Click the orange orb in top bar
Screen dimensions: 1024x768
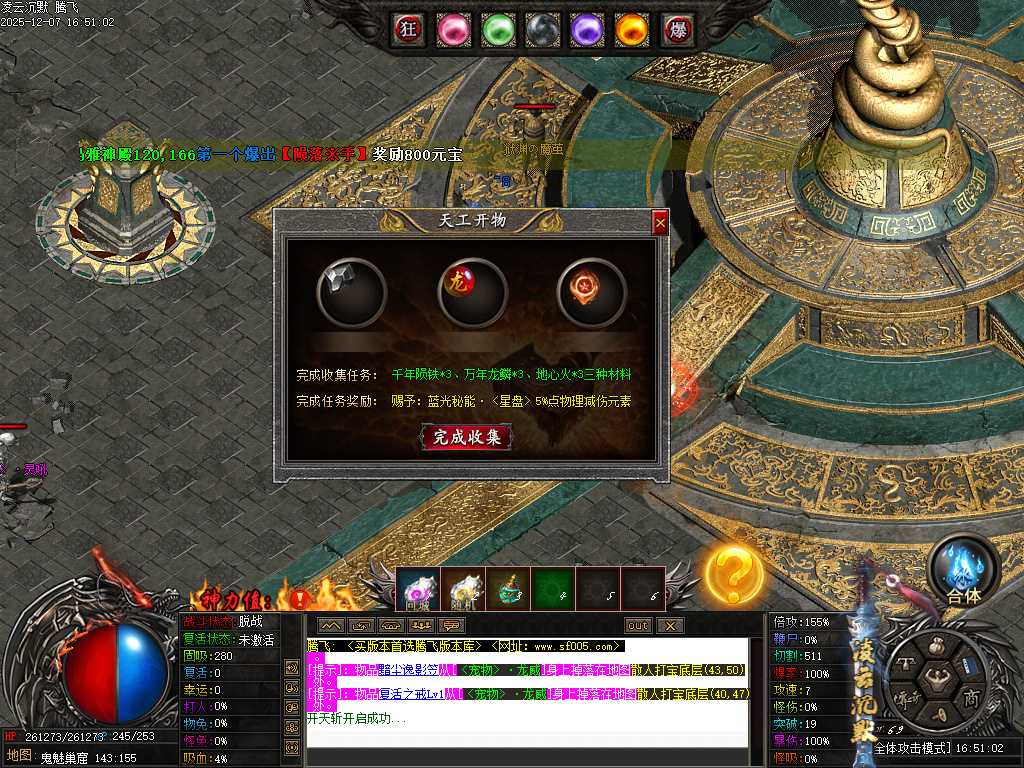tap(631, 29)
